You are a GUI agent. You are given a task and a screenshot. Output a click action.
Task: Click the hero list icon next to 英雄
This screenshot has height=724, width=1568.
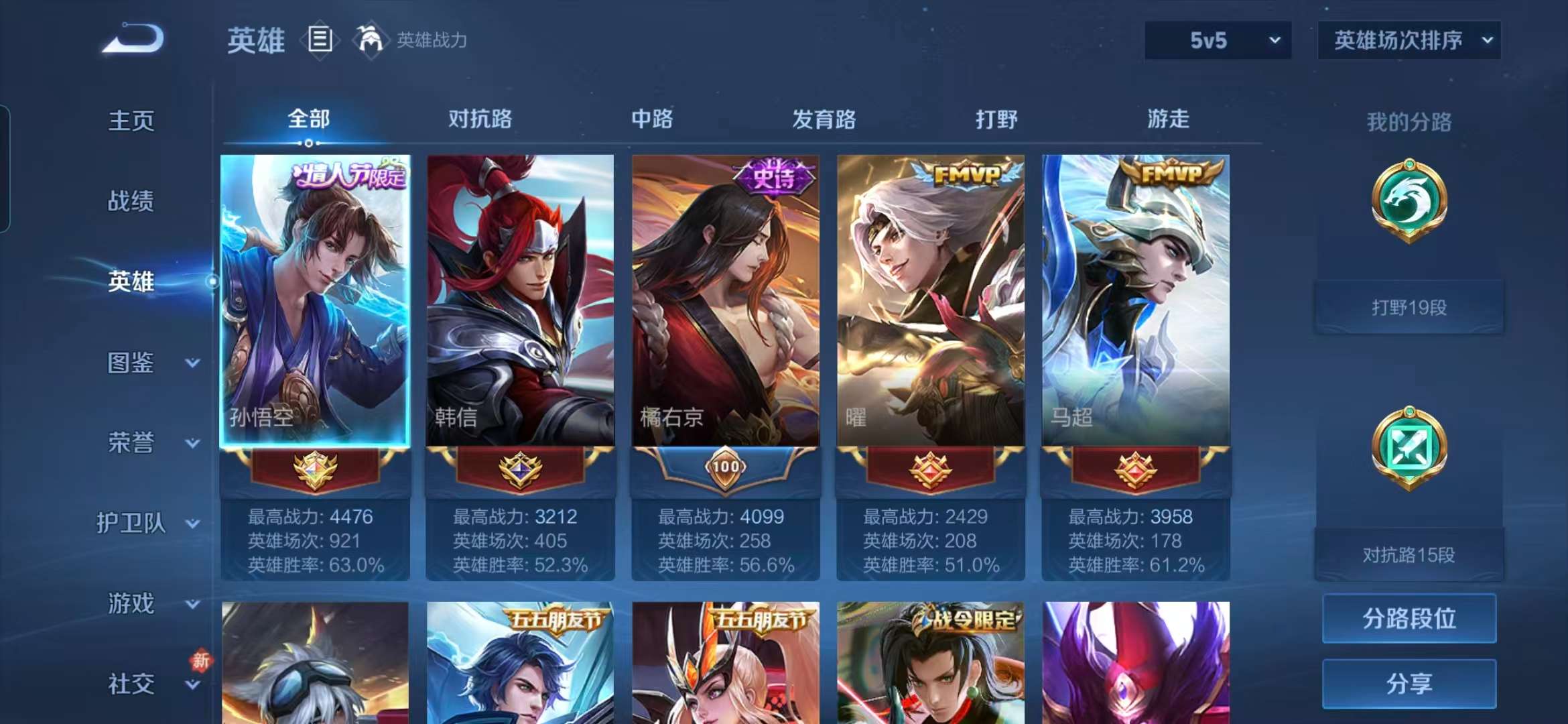point(320,39)
